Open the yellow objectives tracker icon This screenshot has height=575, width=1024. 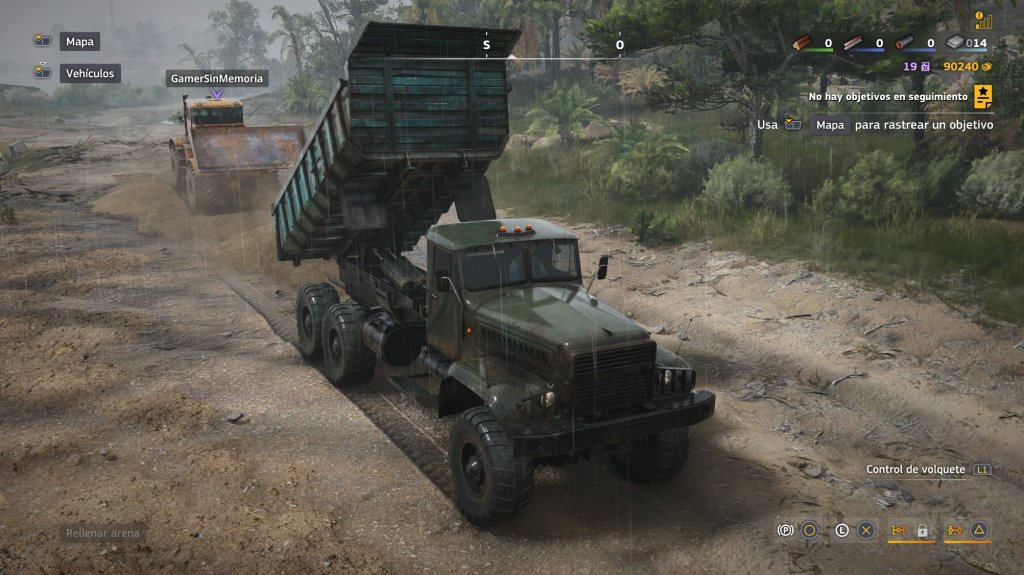983,96
